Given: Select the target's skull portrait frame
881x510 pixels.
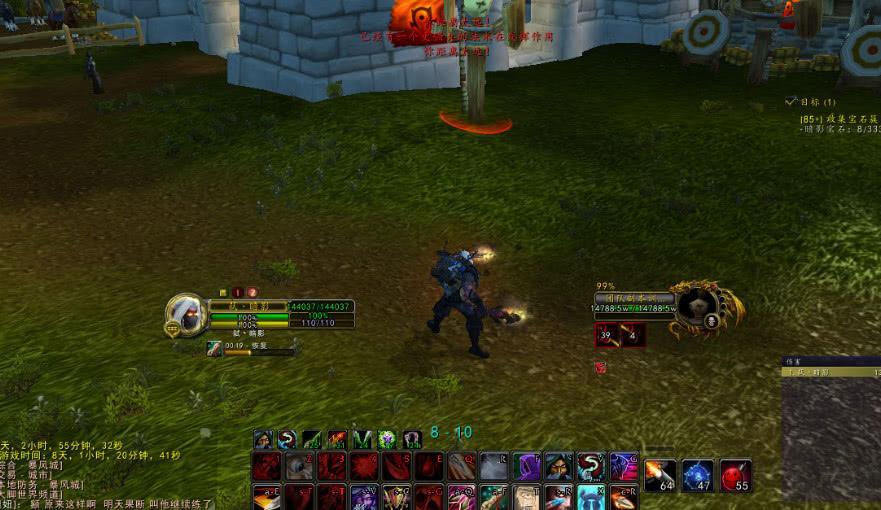Looking at the screenshot, I should [x=697, y=306].
